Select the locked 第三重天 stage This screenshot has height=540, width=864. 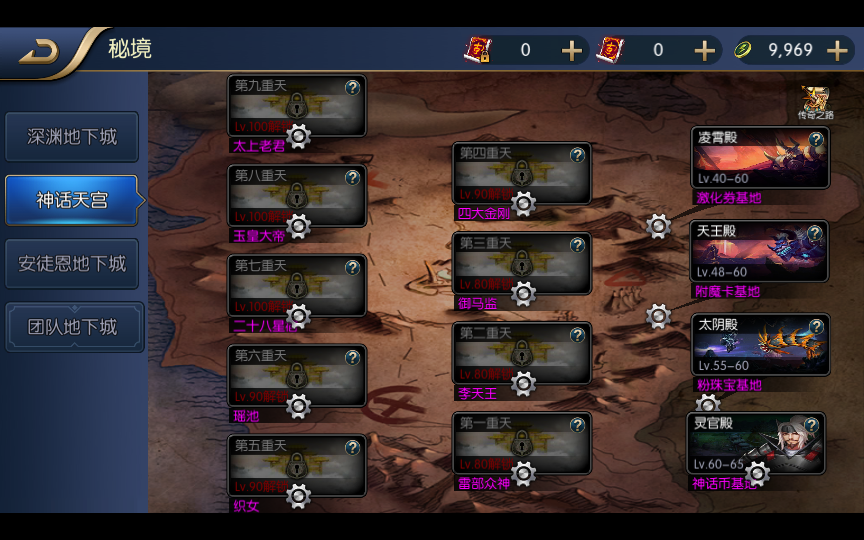[x=521, y=263]
